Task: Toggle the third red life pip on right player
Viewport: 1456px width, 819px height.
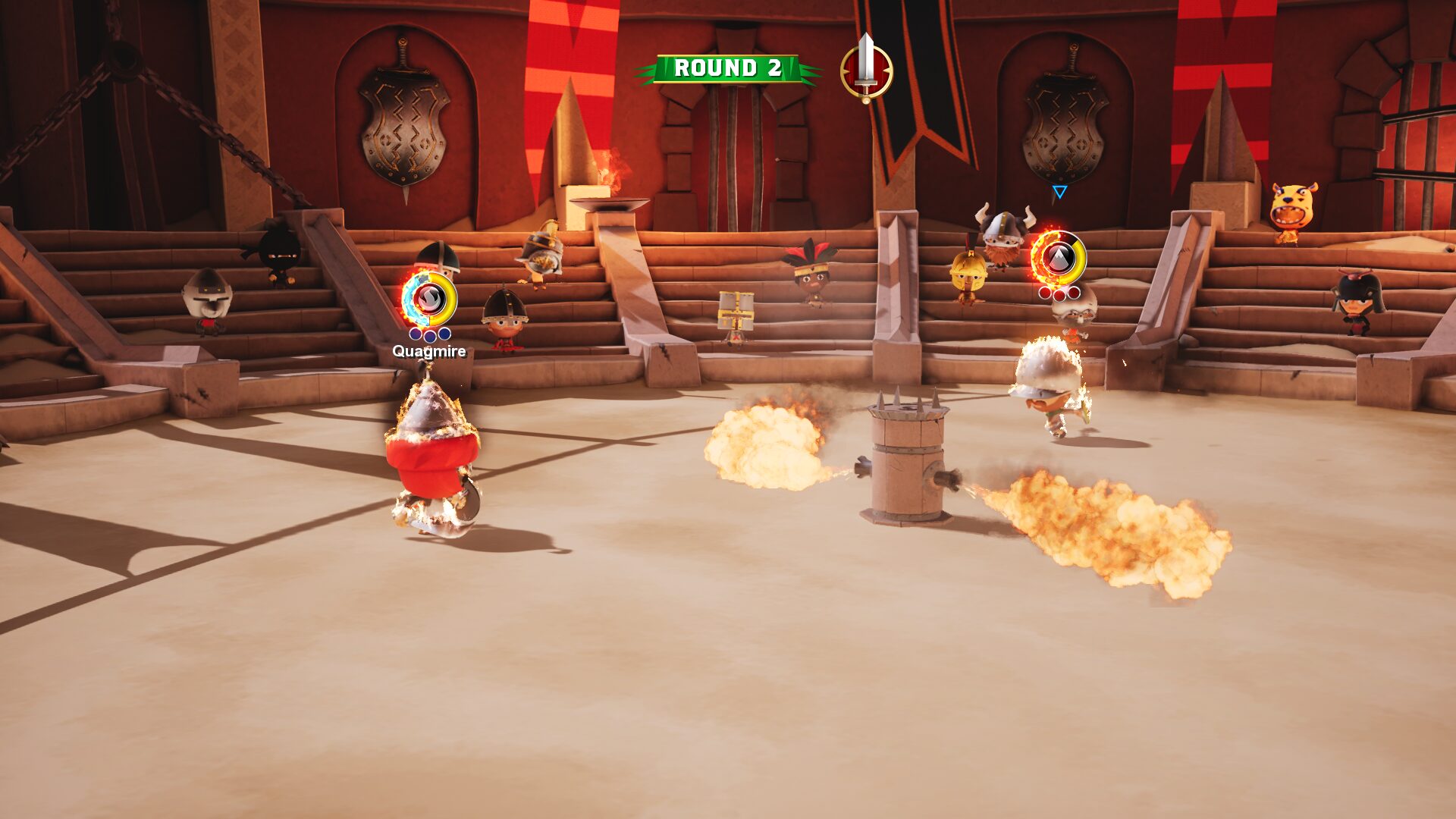Action: (1074, 293)
